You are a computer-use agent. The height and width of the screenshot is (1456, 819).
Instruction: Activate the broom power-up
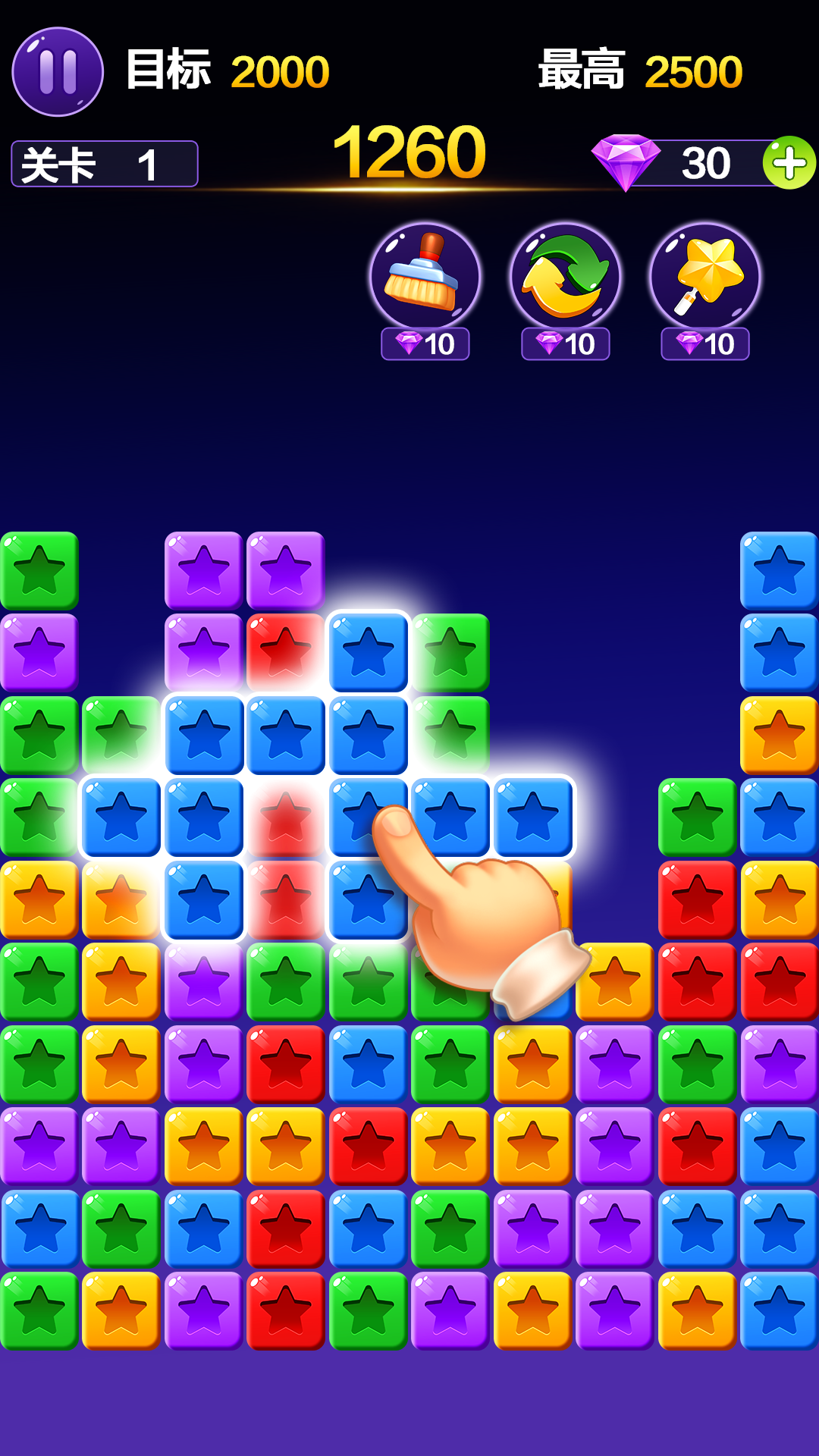point(425,278)
